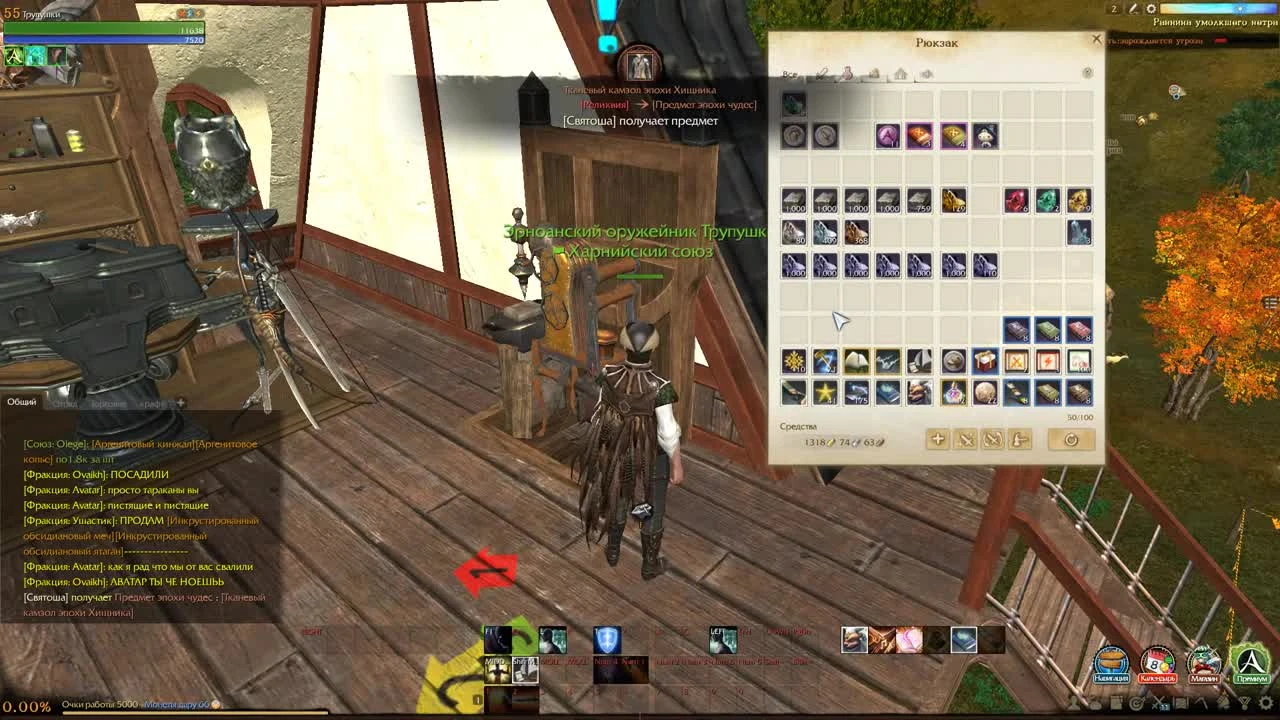Open the Календарь (Calendar) events icon

point(1159,663)
